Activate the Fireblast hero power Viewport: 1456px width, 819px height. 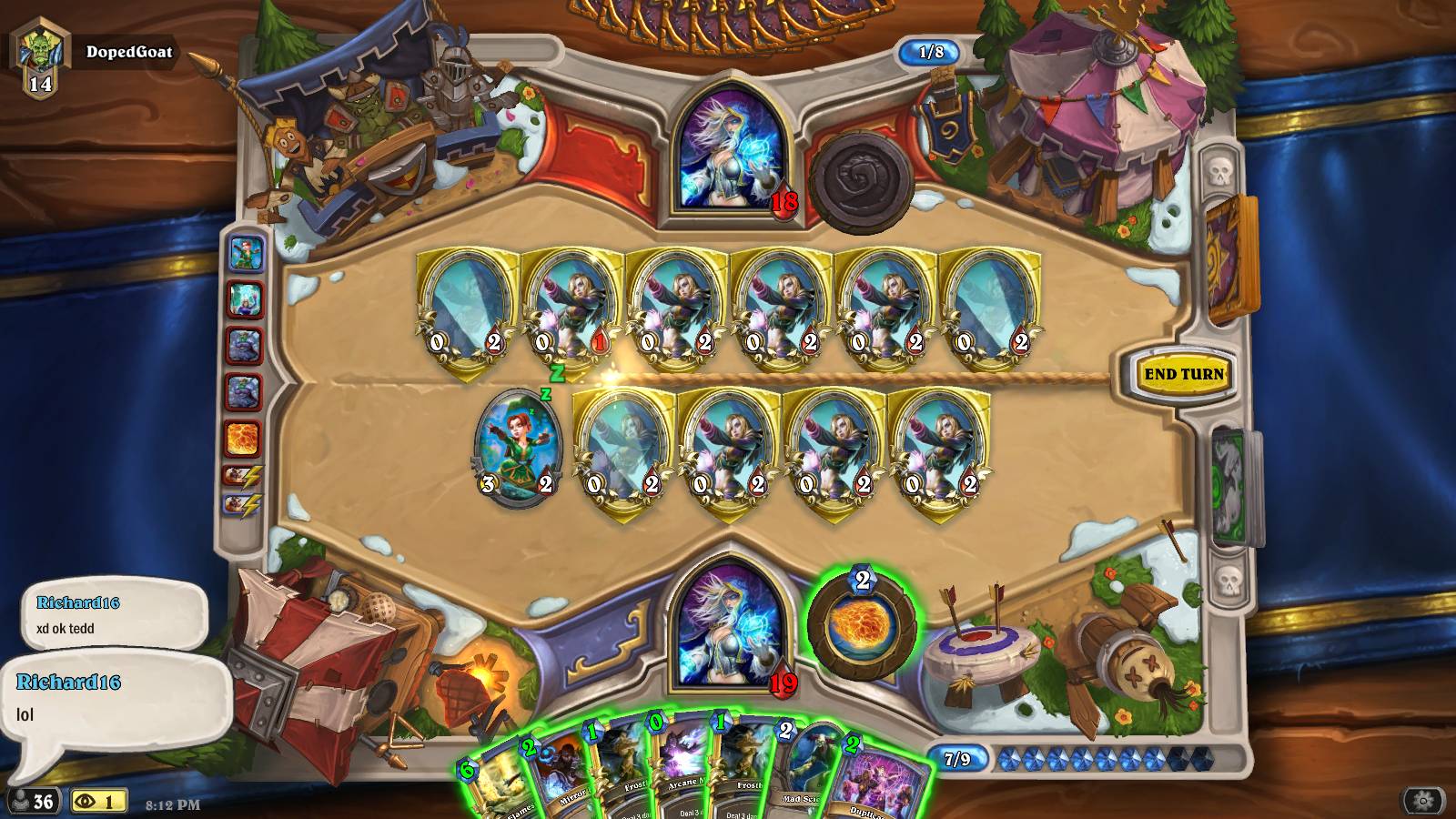(x=861, y=626)
